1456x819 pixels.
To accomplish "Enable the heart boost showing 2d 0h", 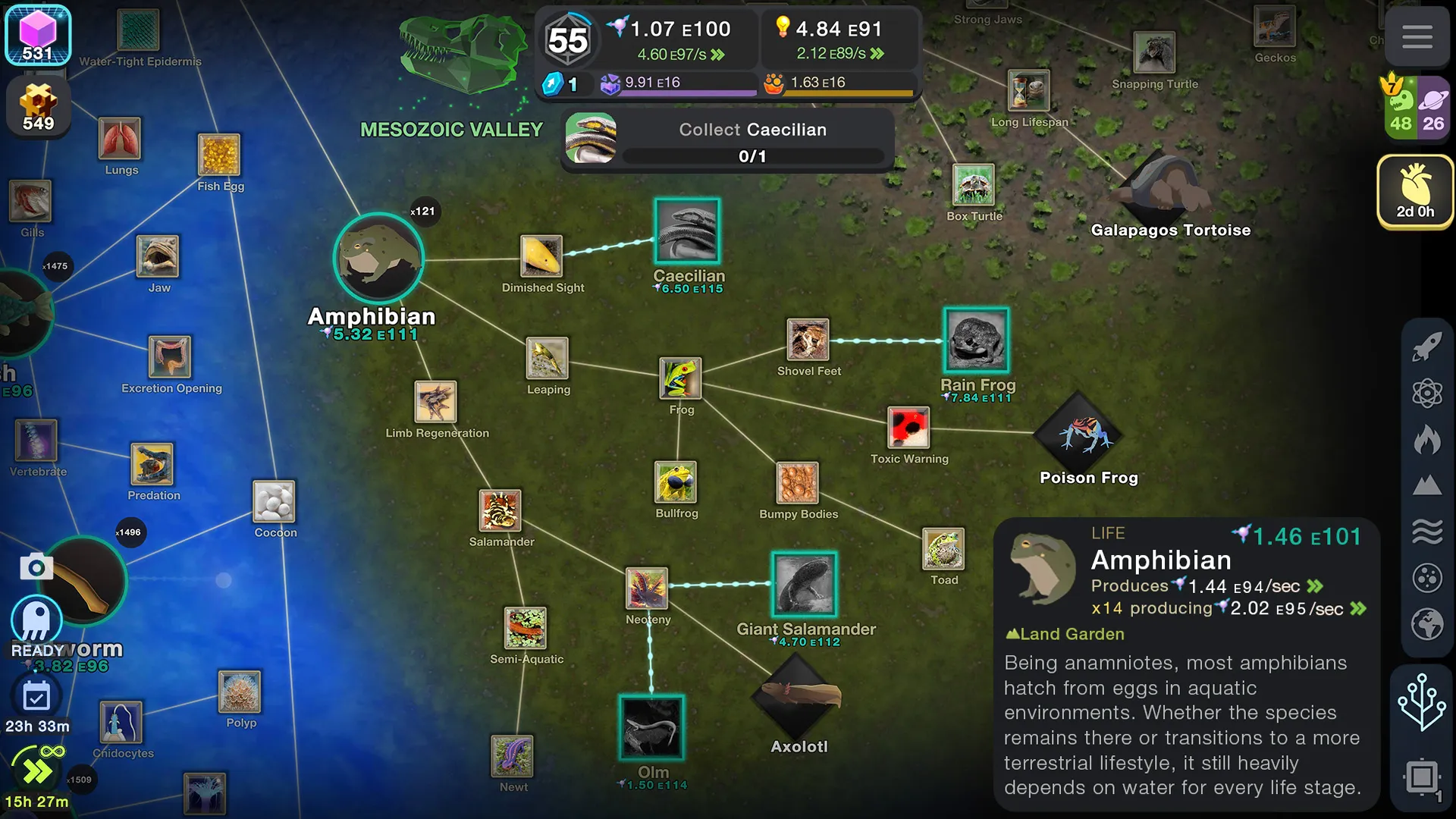I will pyautogui.click(x=1415, y=191).
